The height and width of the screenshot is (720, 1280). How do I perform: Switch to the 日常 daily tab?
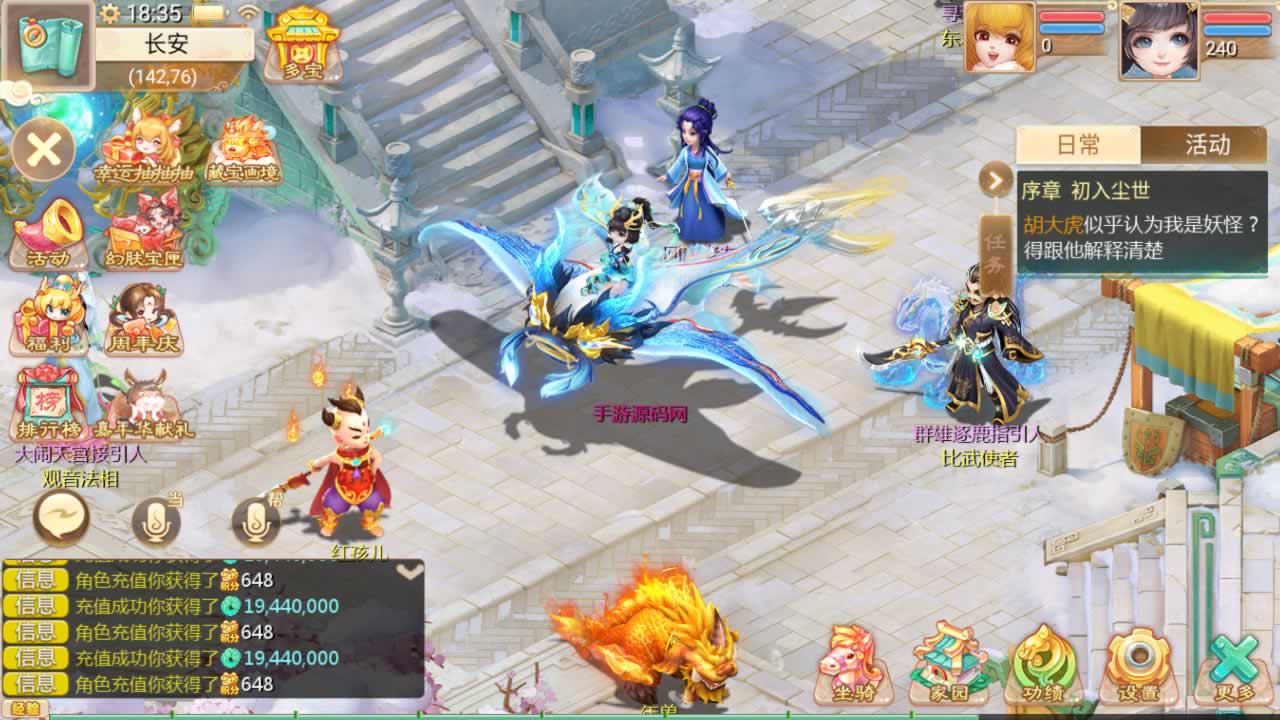(x=1078, y=145)
